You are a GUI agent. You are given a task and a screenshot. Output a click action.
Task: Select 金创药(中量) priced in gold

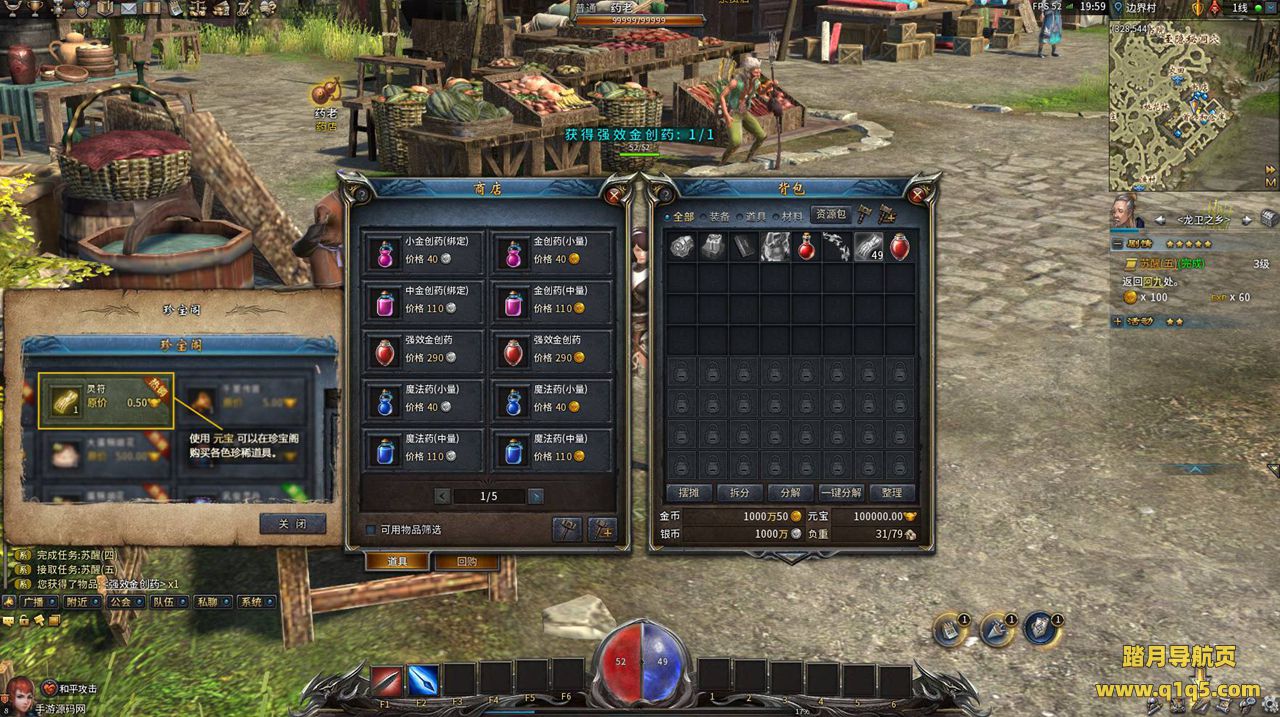tap(551, 299)
